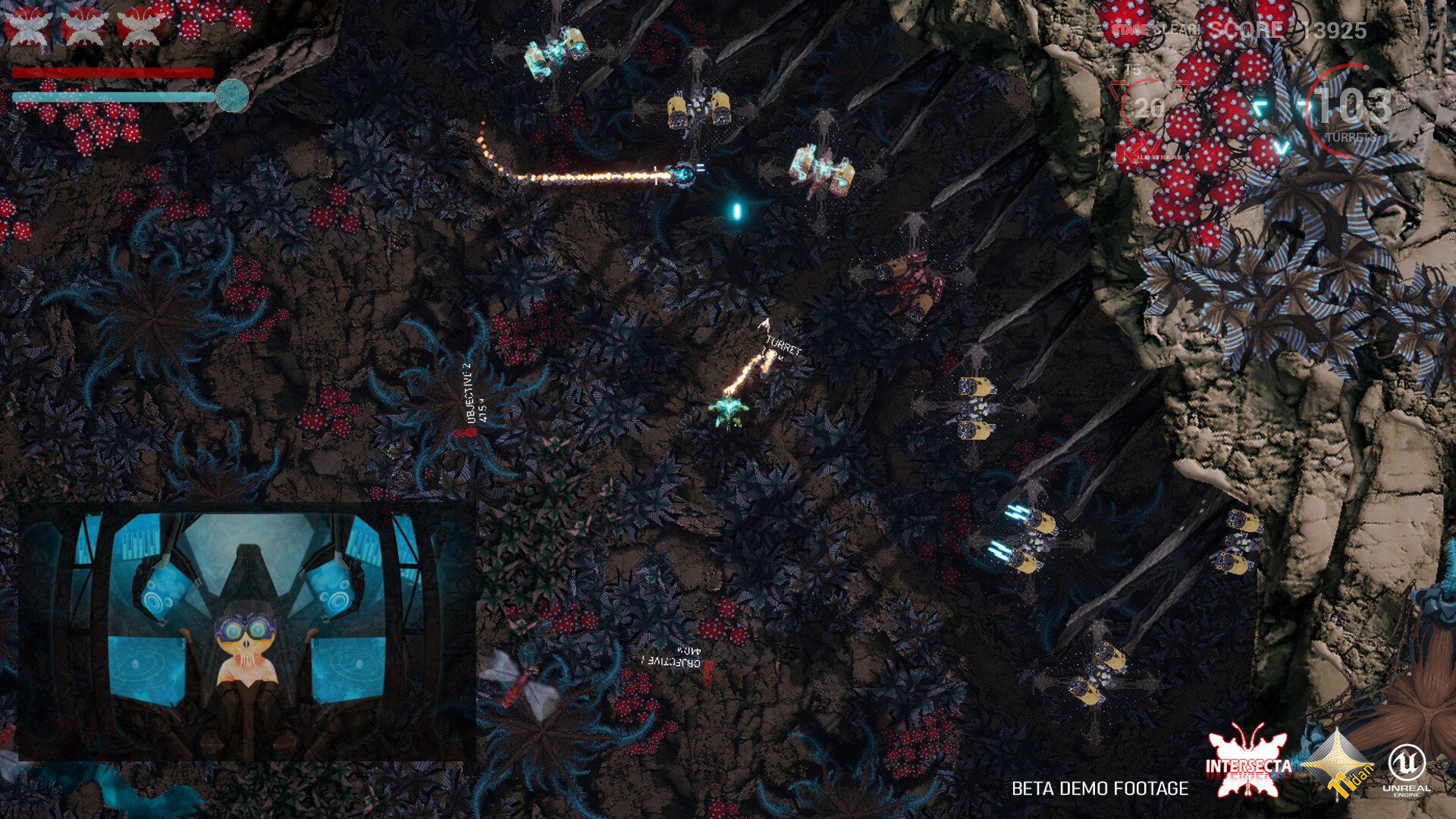1456x819 pixels.
Task: Click the +15 killstreak popup
Action: (x=1124, y=70)
